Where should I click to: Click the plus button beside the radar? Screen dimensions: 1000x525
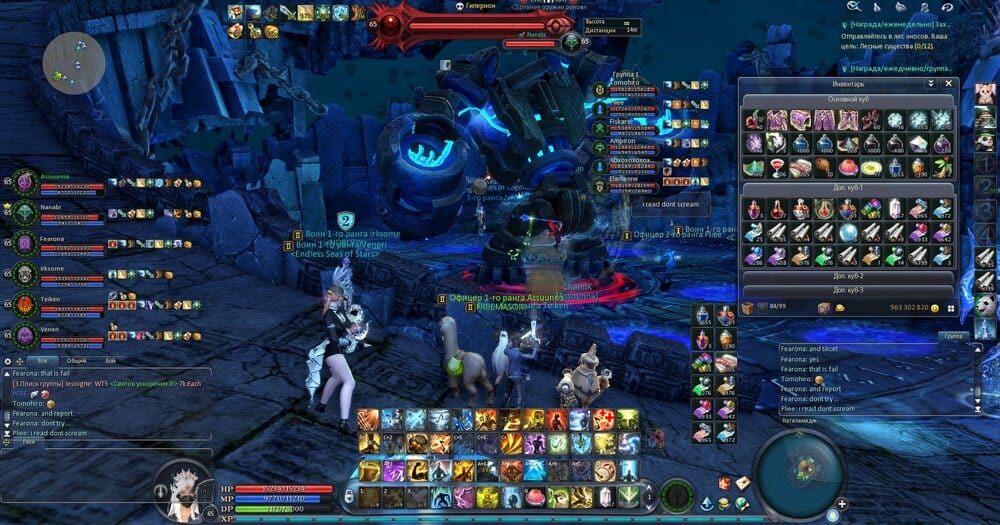(842, 504)
